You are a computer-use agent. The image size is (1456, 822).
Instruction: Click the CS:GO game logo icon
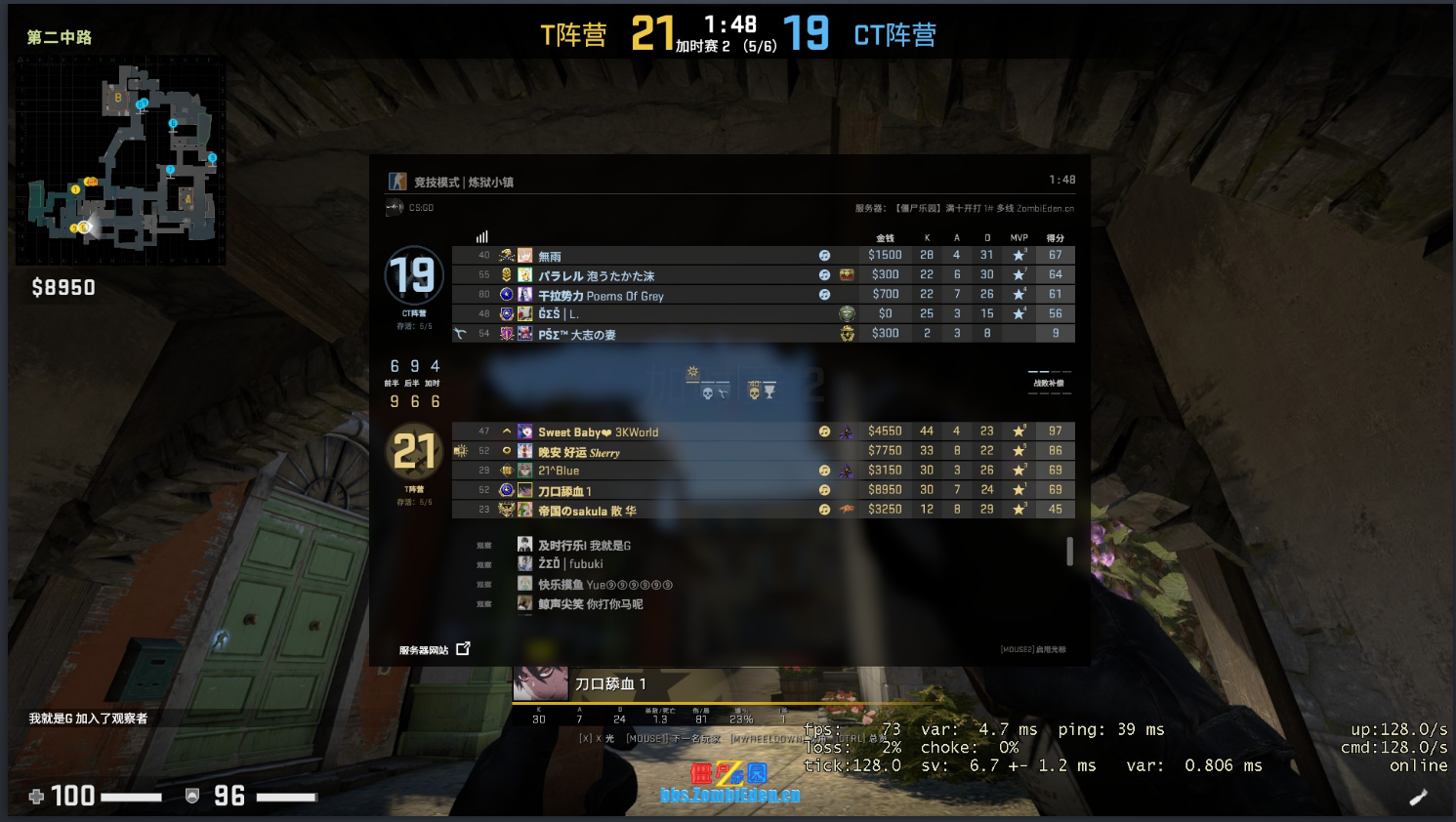click(393, 206)
